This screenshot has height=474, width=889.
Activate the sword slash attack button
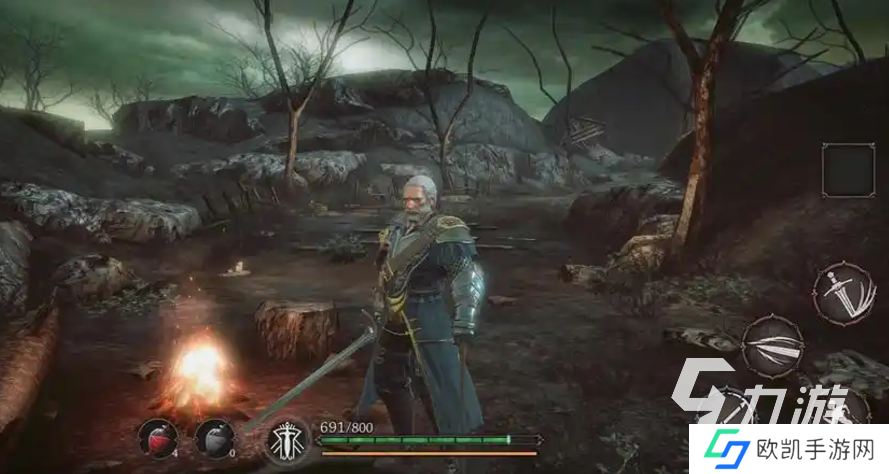838,290
